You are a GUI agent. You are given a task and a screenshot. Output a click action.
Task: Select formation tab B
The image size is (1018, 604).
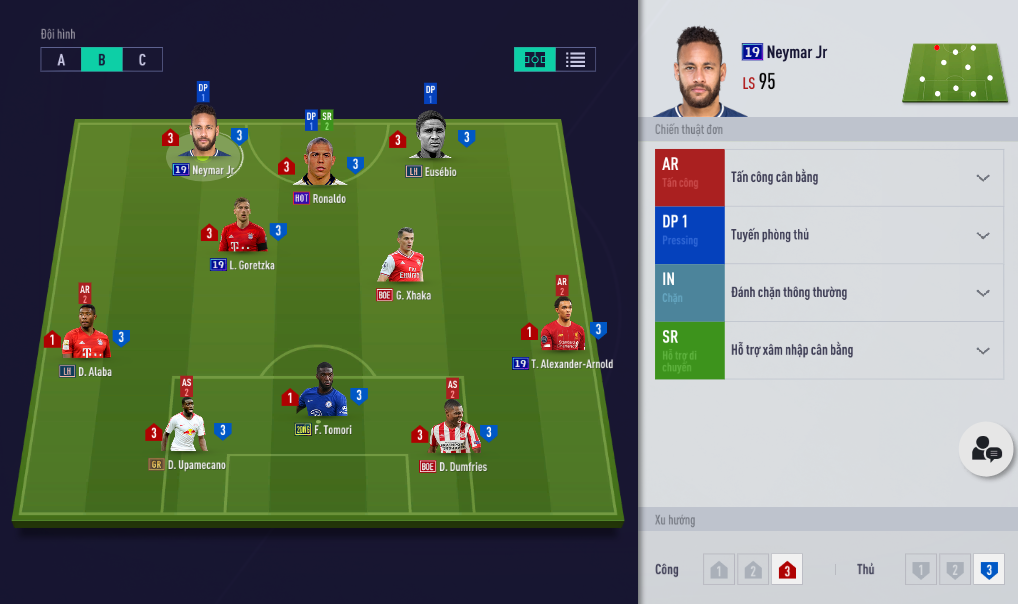102,60
